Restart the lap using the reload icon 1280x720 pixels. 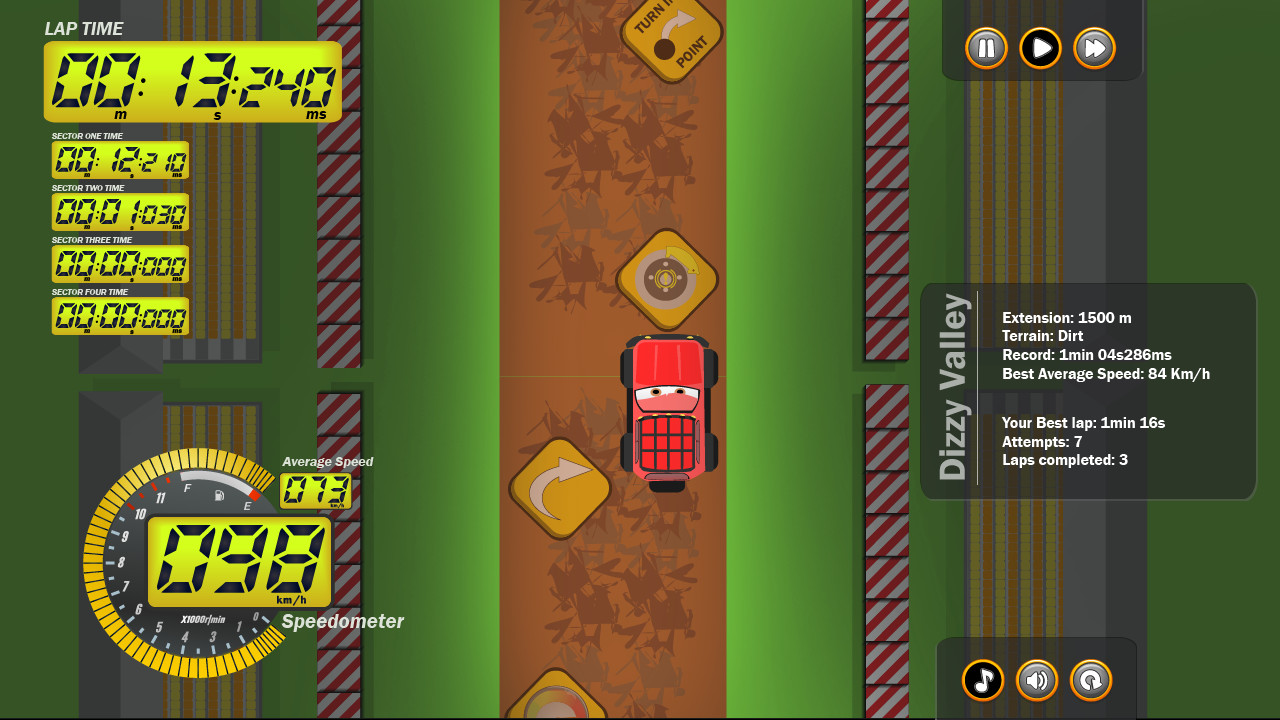pos(1091,680)
